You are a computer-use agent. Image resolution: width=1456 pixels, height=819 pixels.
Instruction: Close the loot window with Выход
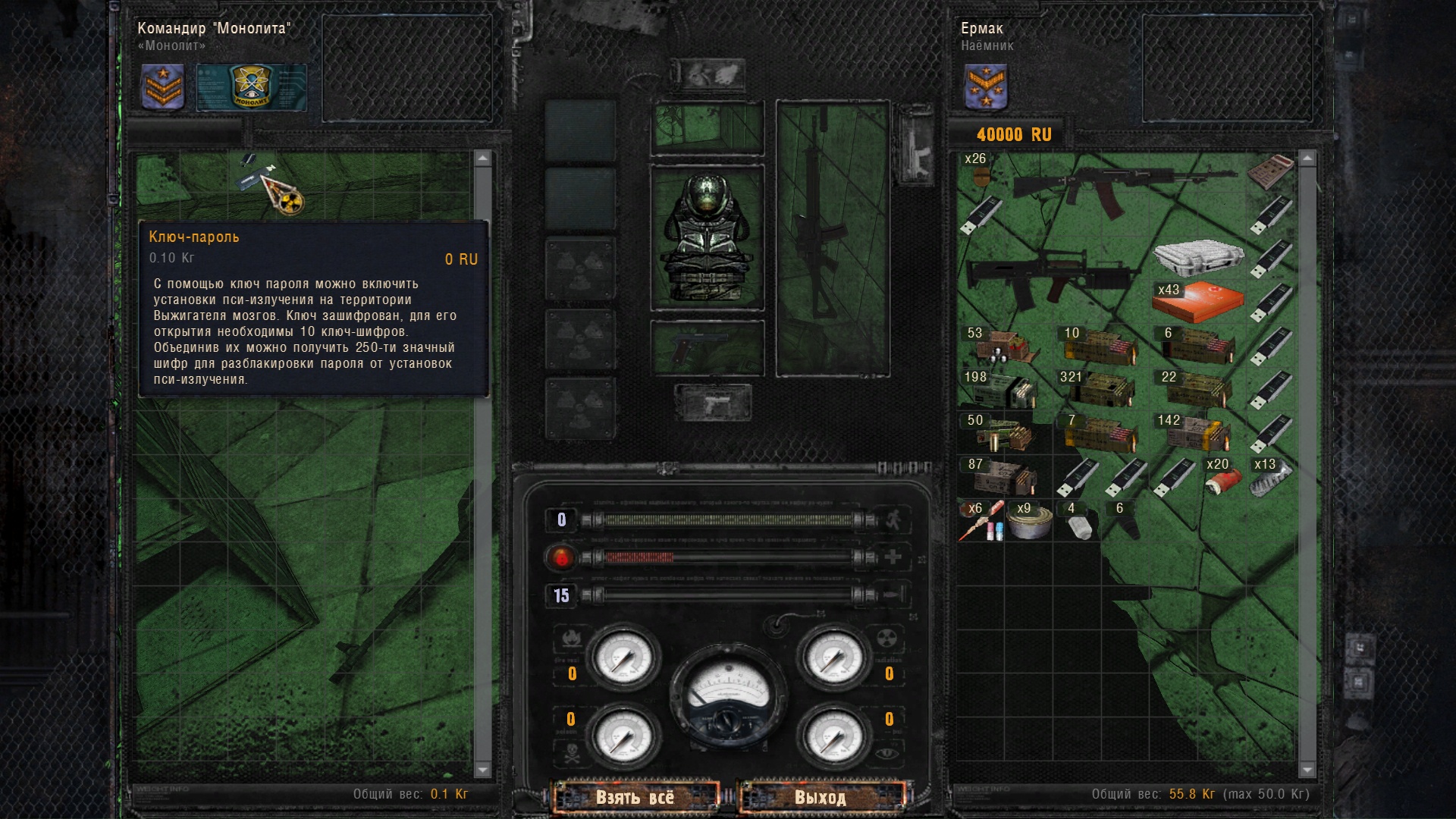(821, 797)
